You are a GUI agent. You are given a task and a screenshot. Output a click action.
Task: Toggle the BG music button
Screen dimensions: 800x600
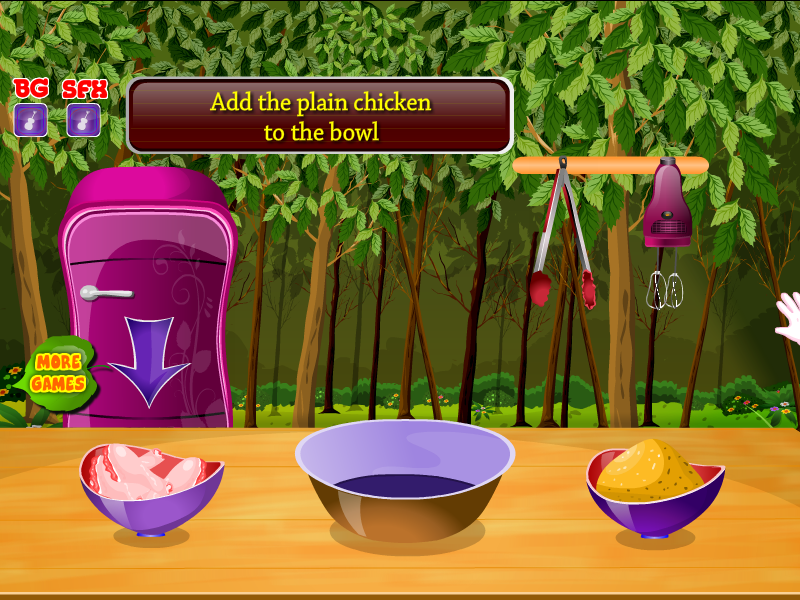tap(31, 120)
